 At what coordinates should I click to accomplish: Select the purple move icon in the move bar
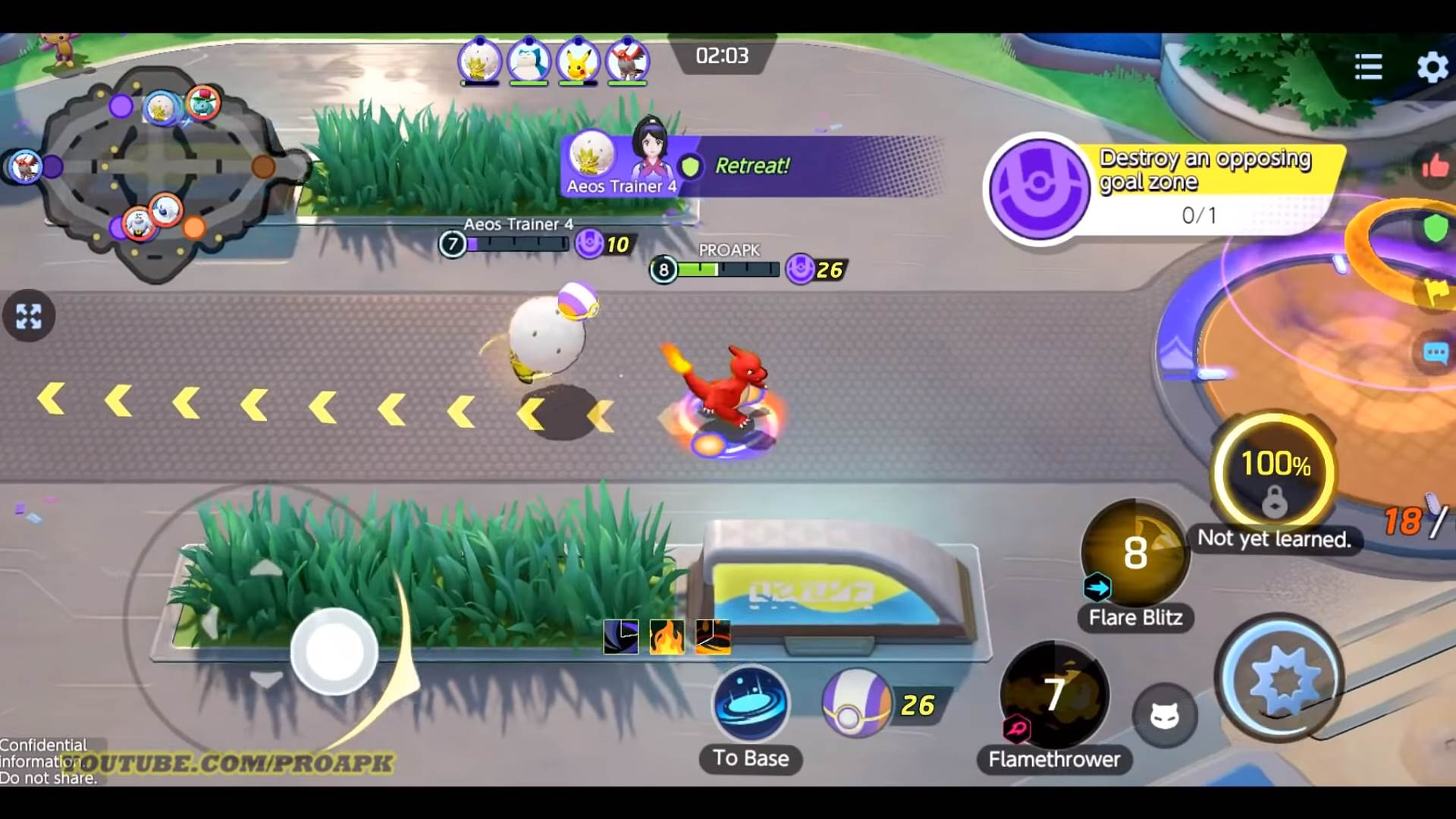(620, 636)
